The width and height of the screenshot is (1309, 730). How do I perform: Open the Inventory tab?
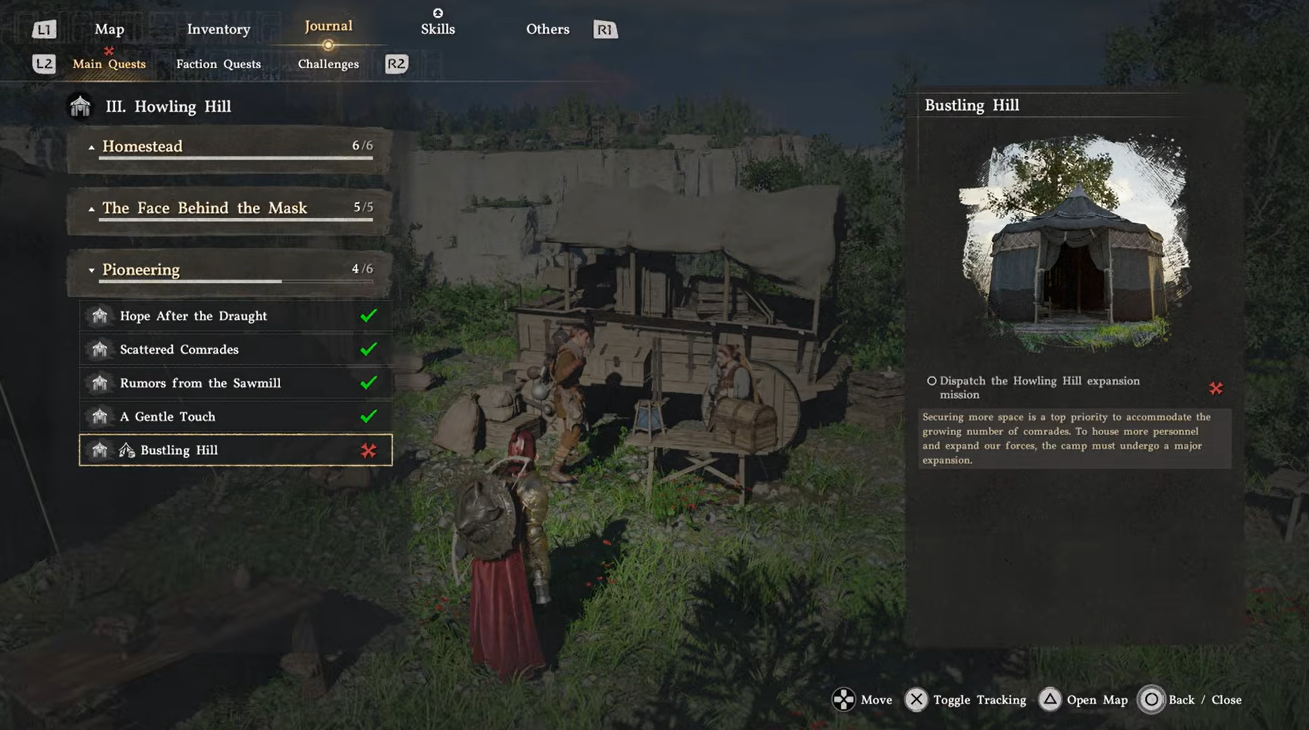coord(218,29)
